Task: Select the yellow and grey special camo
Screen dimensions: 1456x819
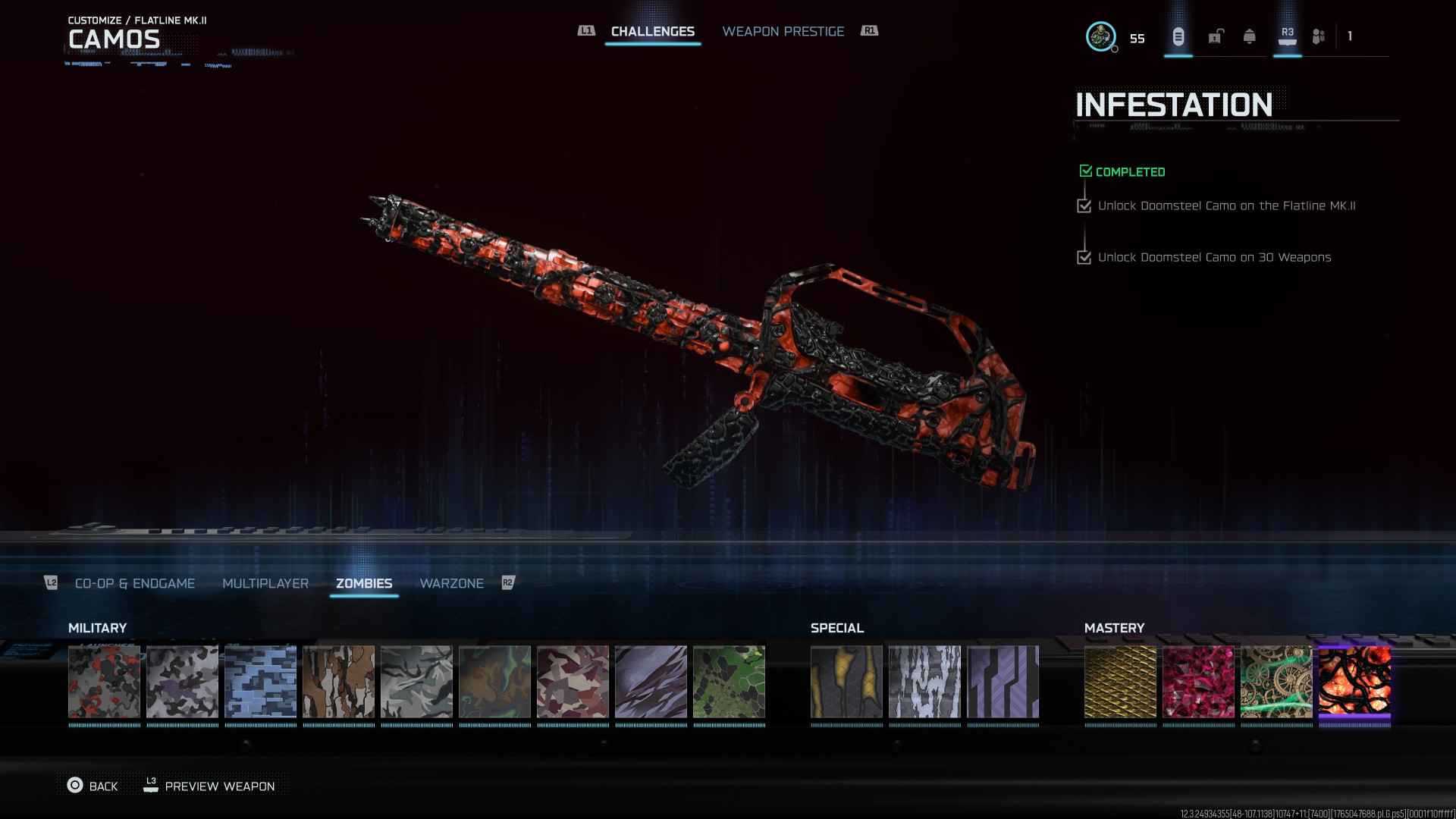Action: click(x=846, y=682)
